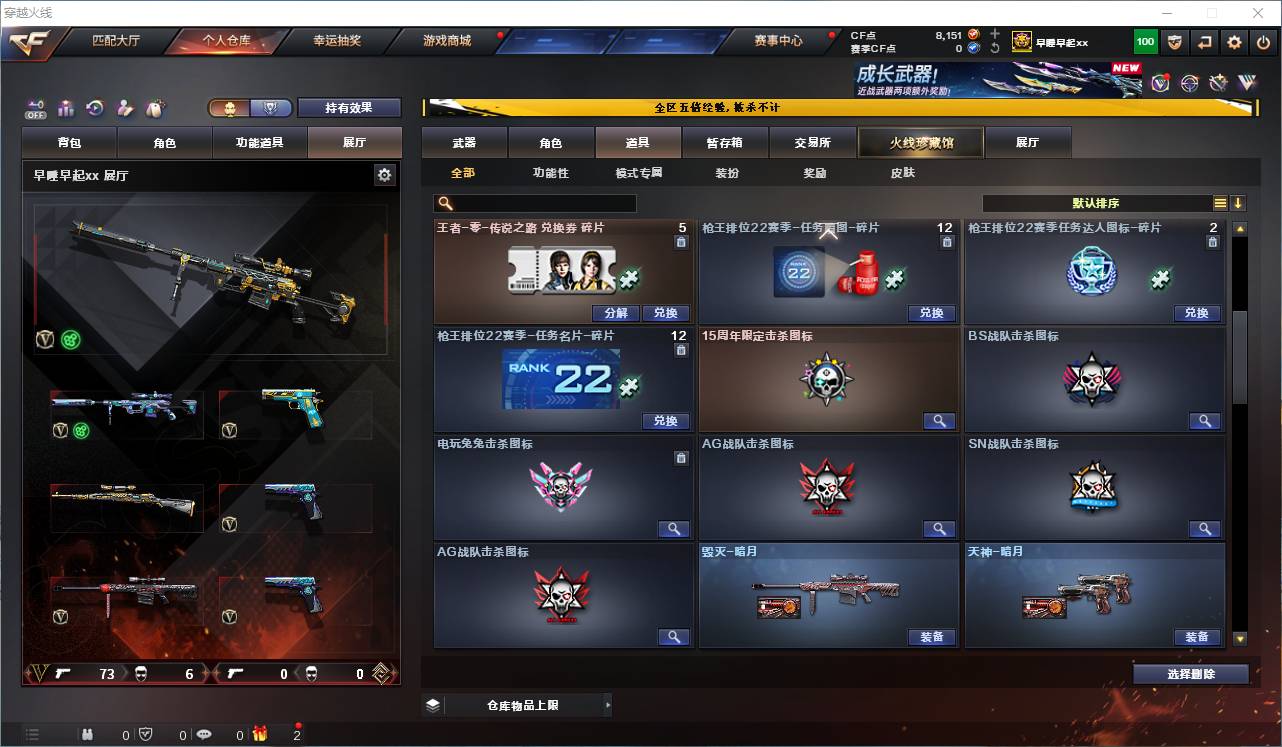
Task: Click the trash icon on 王者-零-传说之路 碎片
Action: (x=680, y=241)
